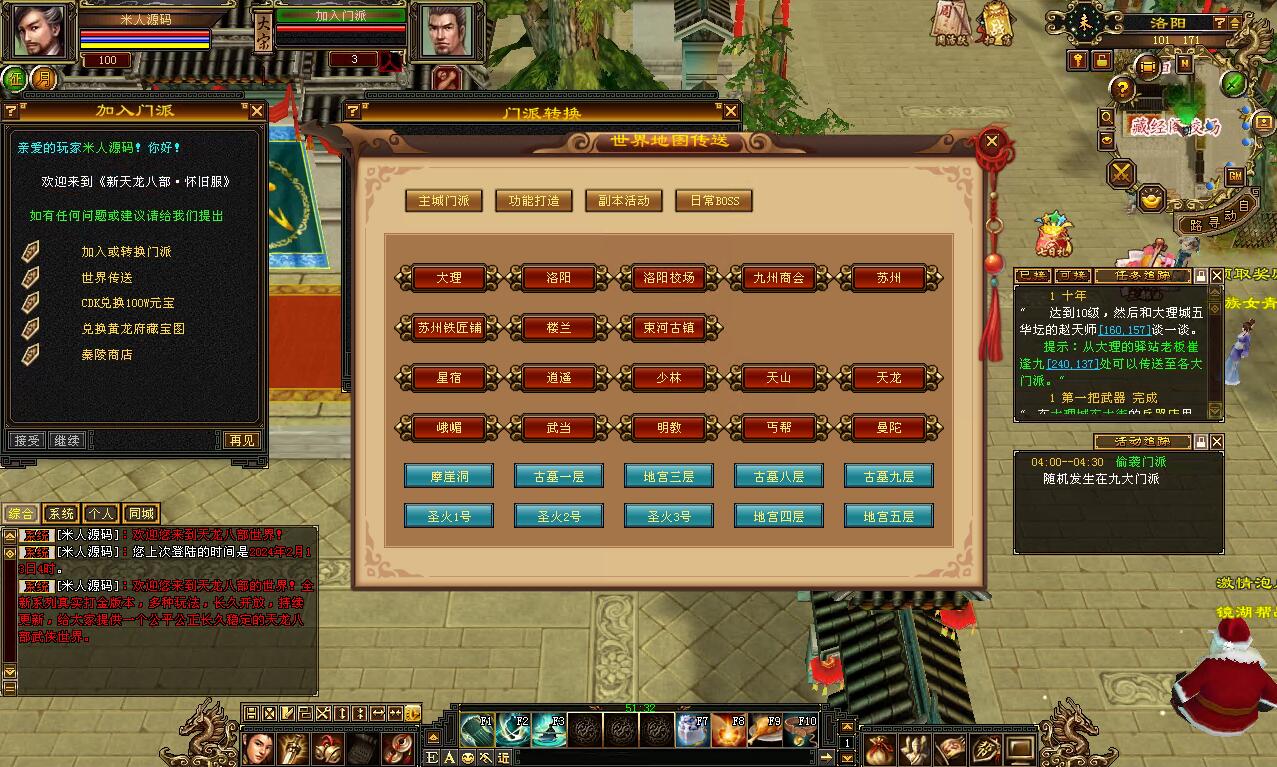This screenshot has width=1277, height=767.
Task: Close the 加入门派 dialogue window
Action: pyautogui.click(x=257, y=111)
